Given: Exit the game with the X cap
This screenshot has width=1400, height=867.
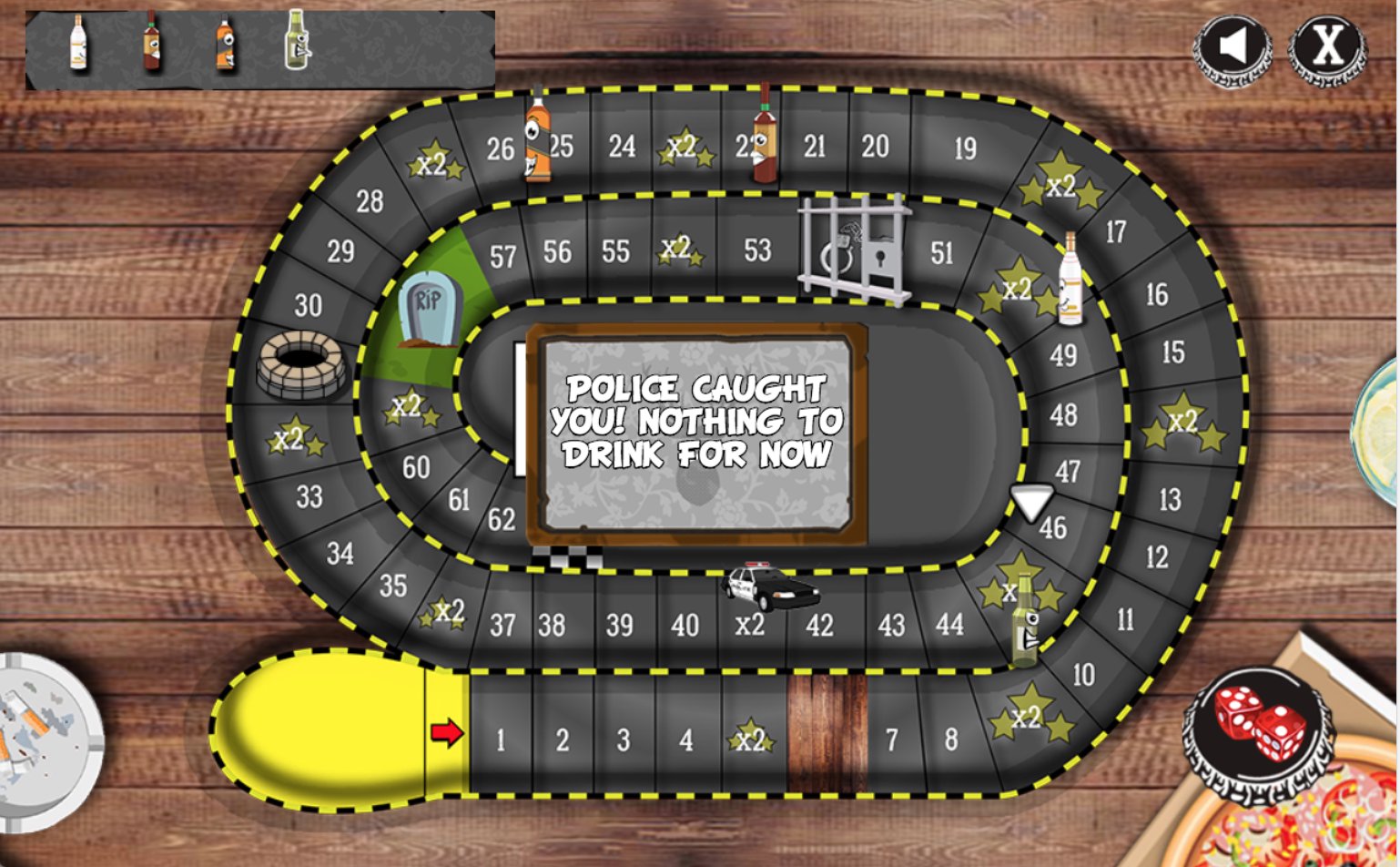Looking at the screenshot, I should pyautogui.click(x=1324, y=48).
